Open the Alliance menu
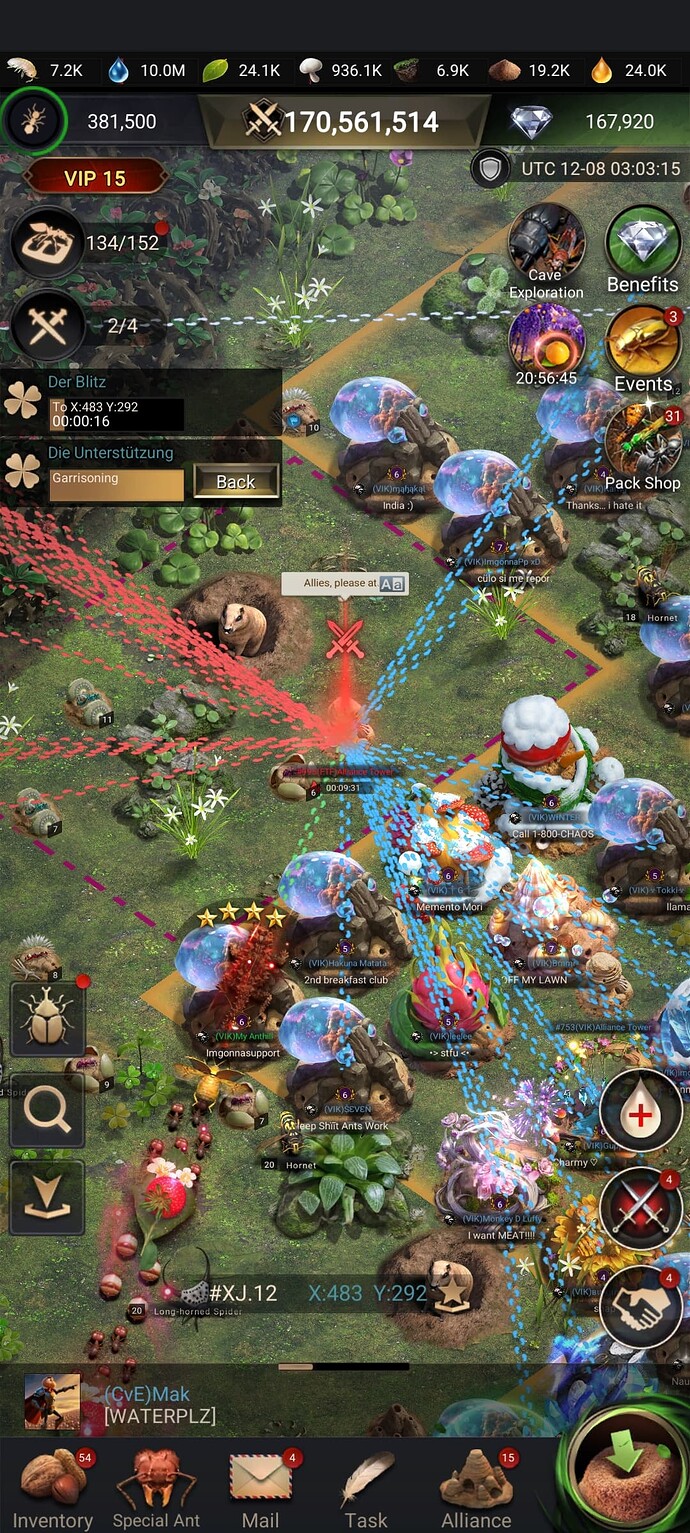This screenshot has height=1533, width=690. click(476, 1487)
